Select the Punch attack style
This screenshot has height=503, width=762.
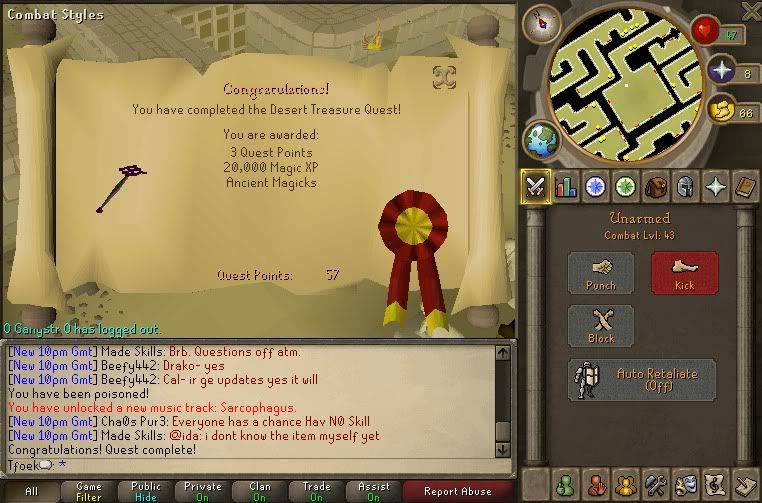tap(600, 273)
